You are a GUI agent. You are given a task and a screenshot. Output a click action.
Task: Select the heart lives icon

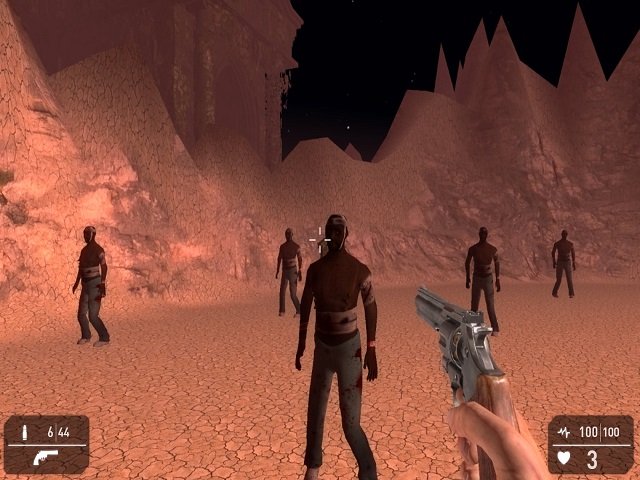564,459
